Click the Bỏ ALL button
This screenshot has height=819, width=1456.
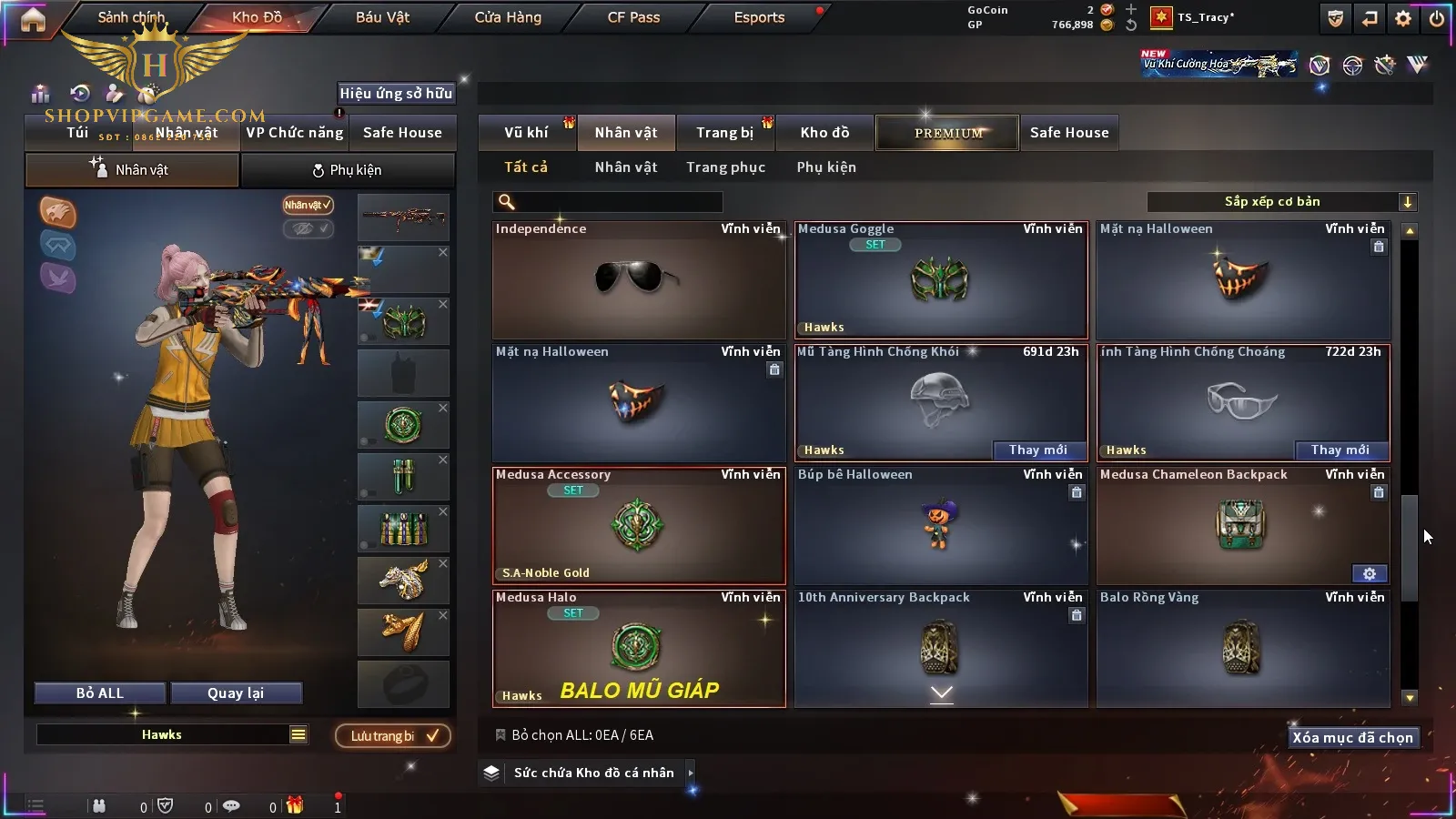coord(99,693)
